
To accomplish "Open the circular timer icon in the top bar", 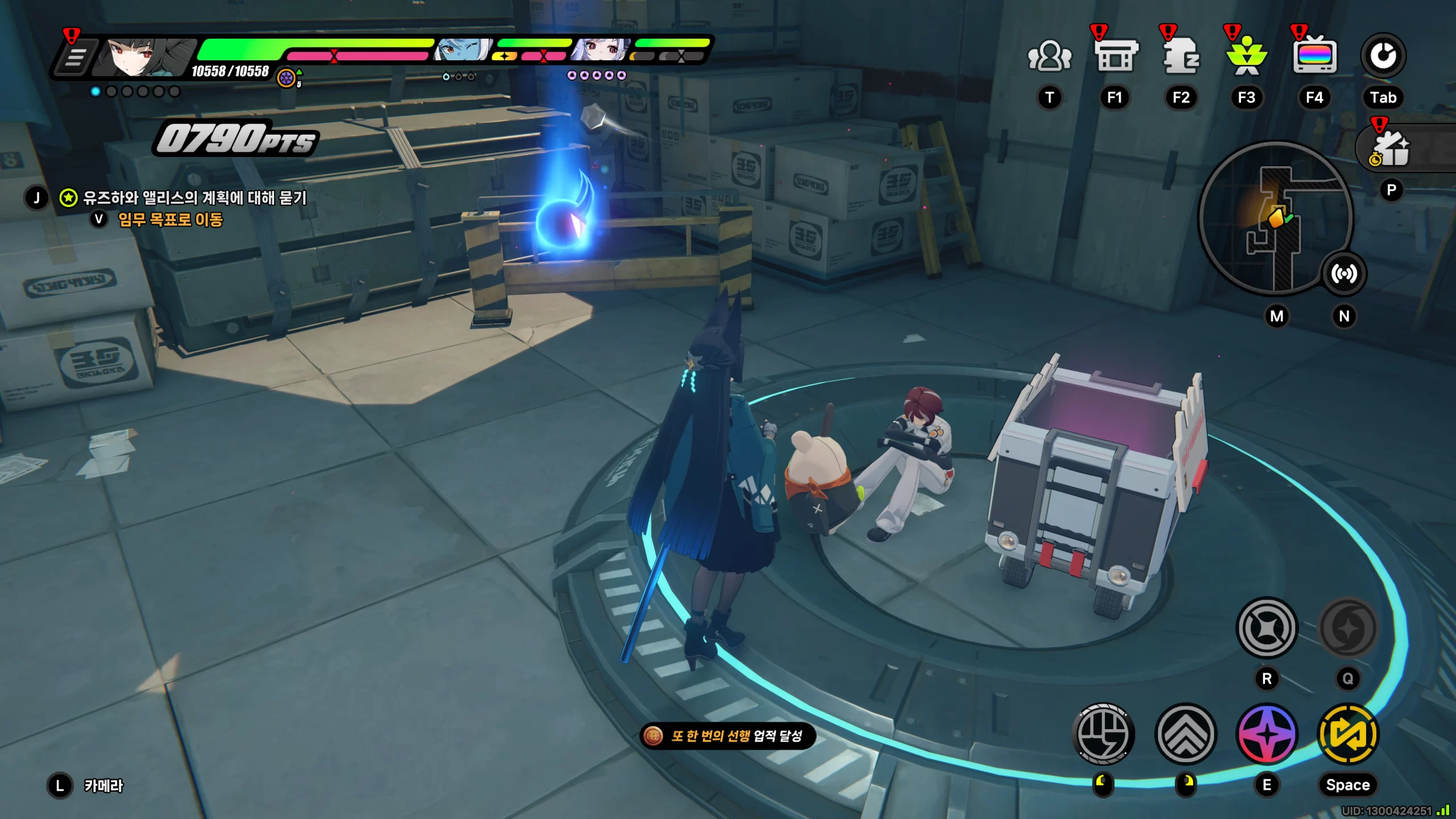I will point(1383,56).
